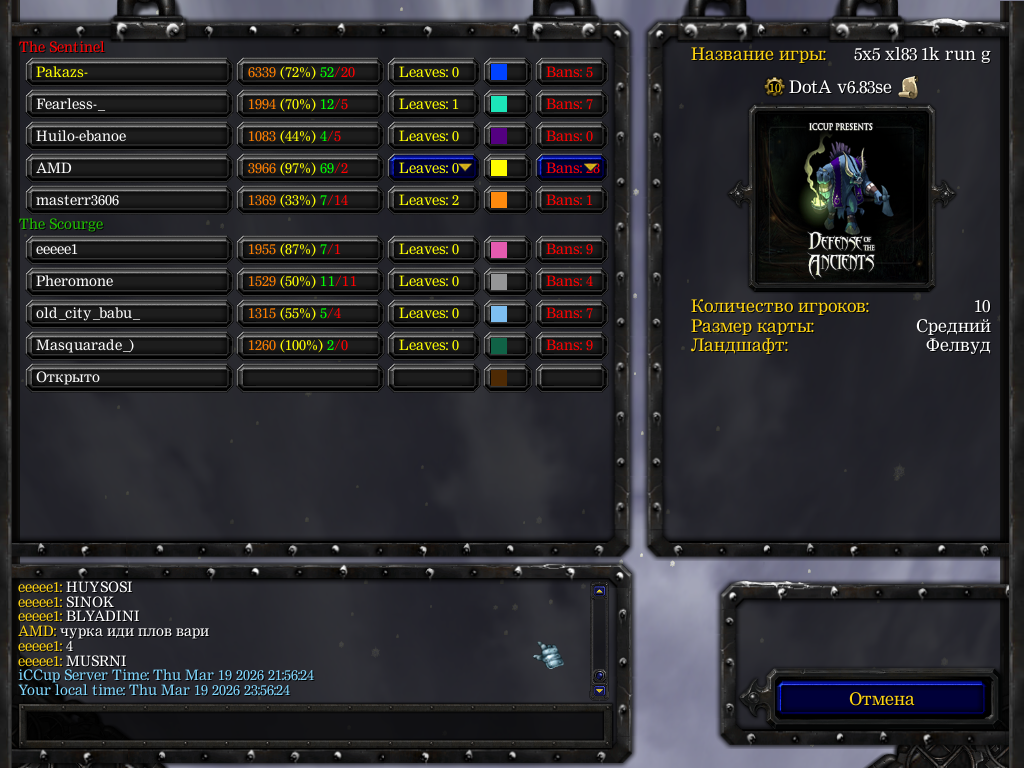Select eeeee1 in The Scourge team
Image resolution: width=1024 pixels, height=768 pixels.
[x=129, y=249]
